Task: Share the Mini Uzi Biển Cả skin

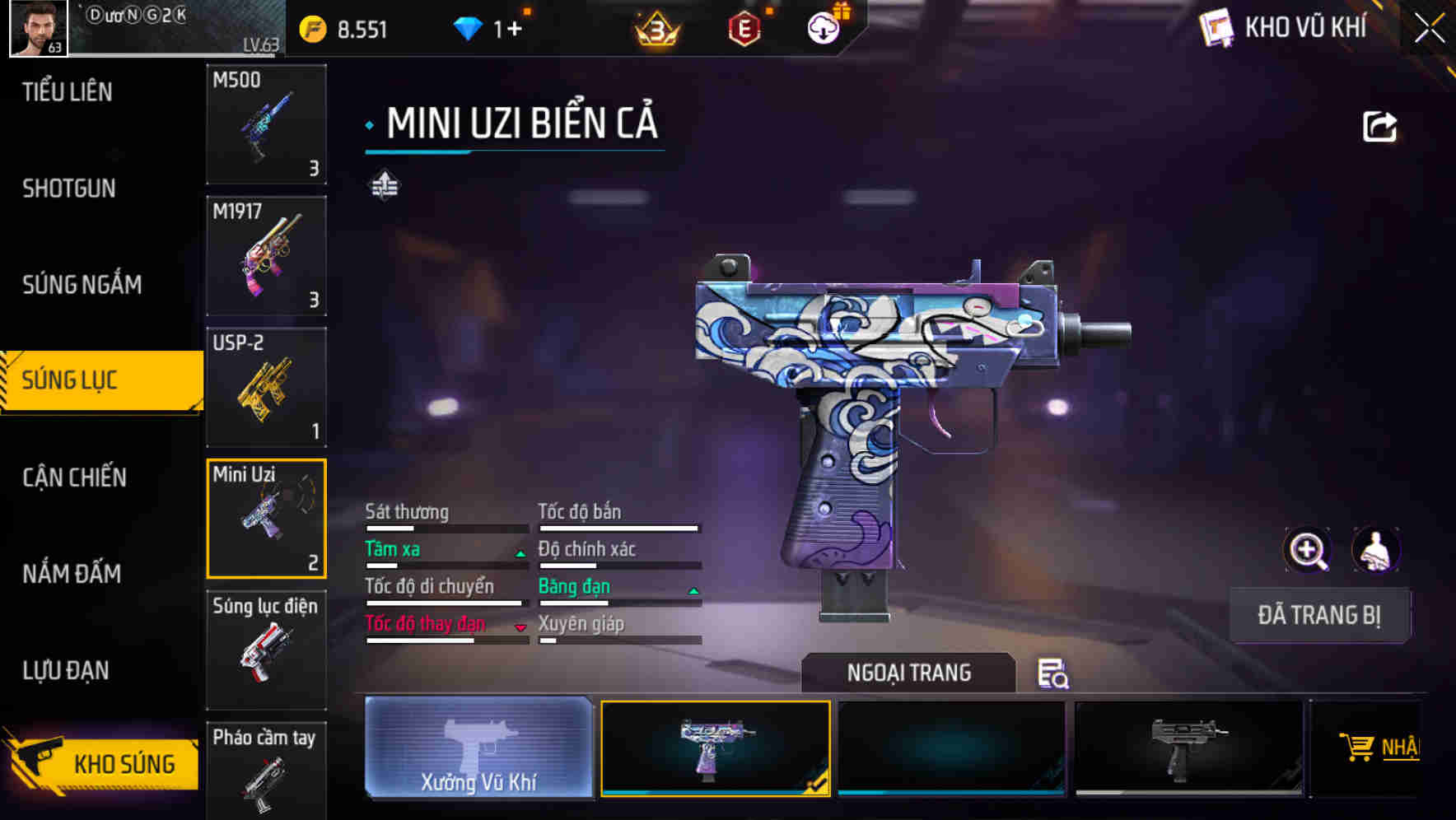Action: pos(1379,127)
